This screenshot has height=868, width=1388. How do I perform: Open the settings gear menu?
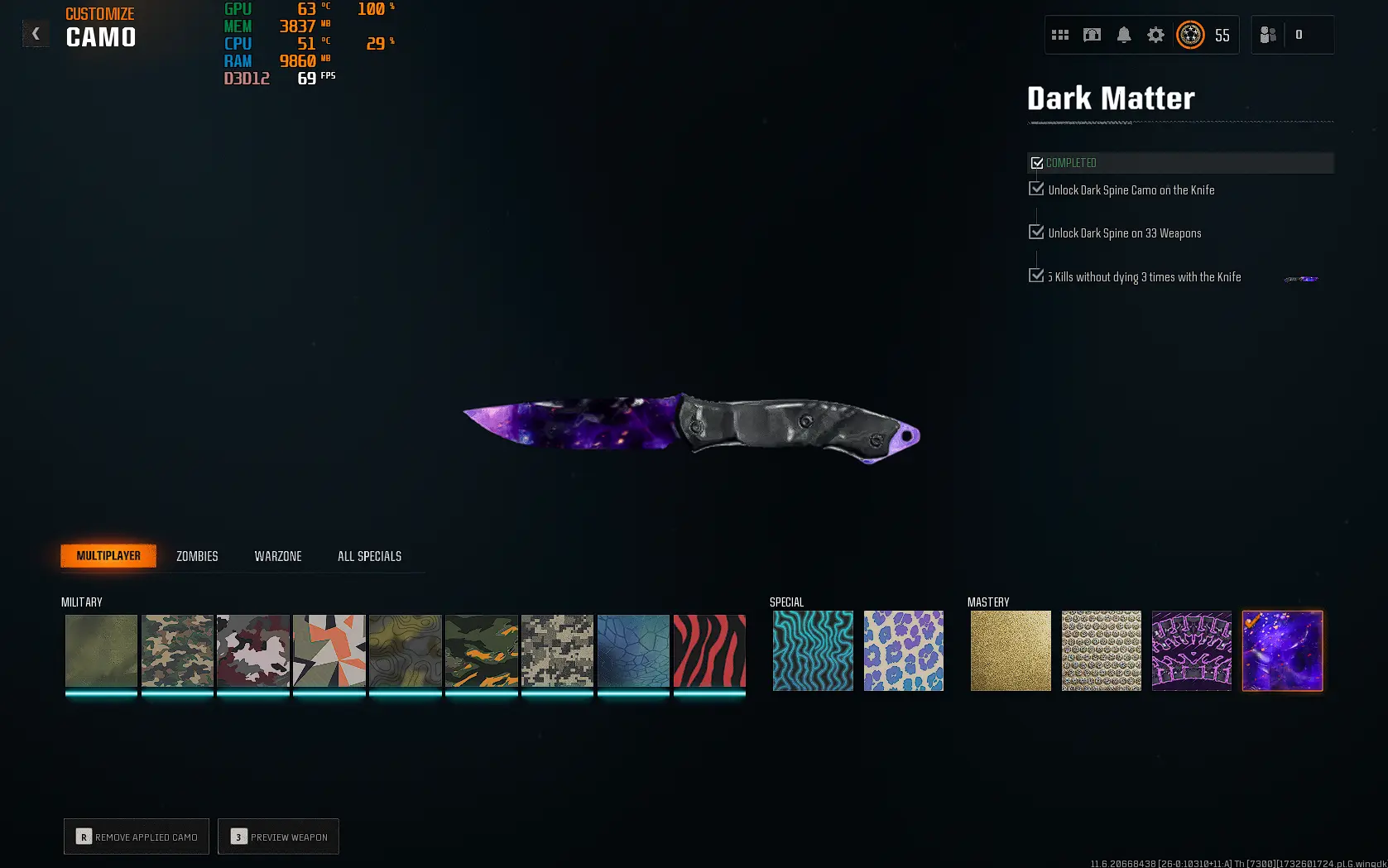pyautogui.click(x=1155, y=35)
